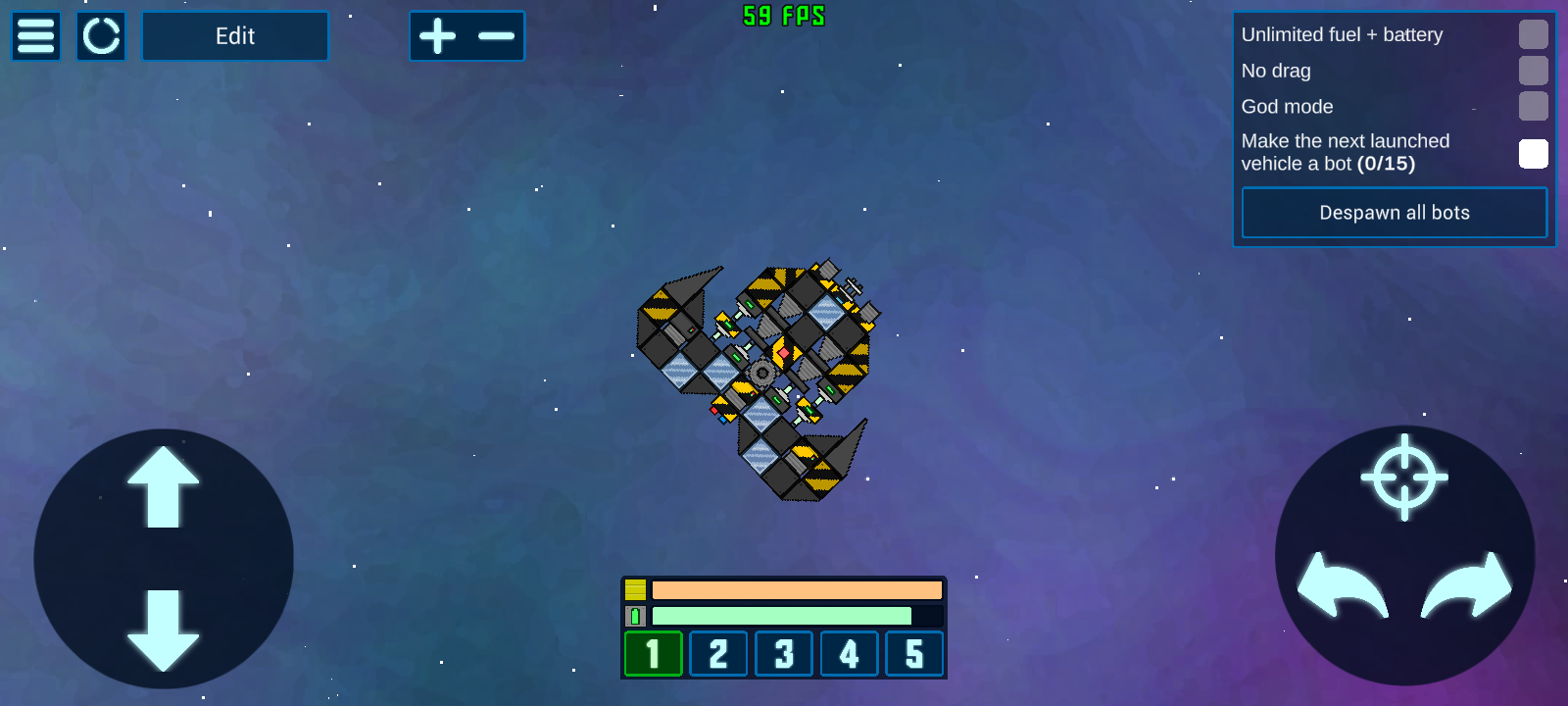Zoom out with the minus button

tap(496, 36)
